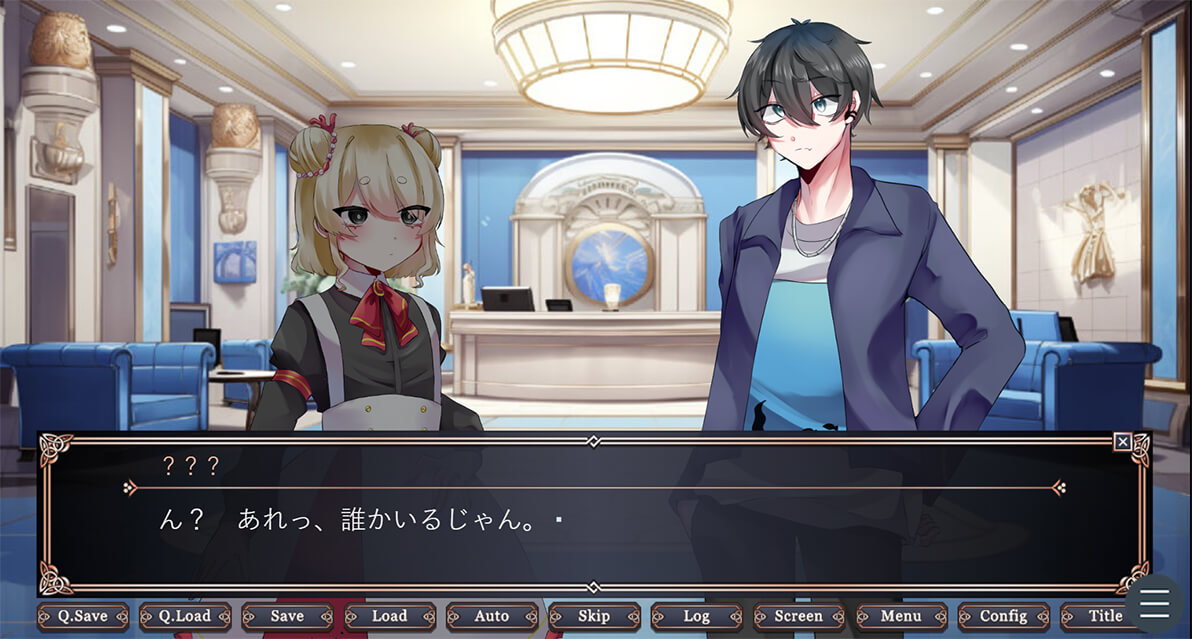Click the Q.Save button
Screen dimensions: 1192x639
(83, 616)
